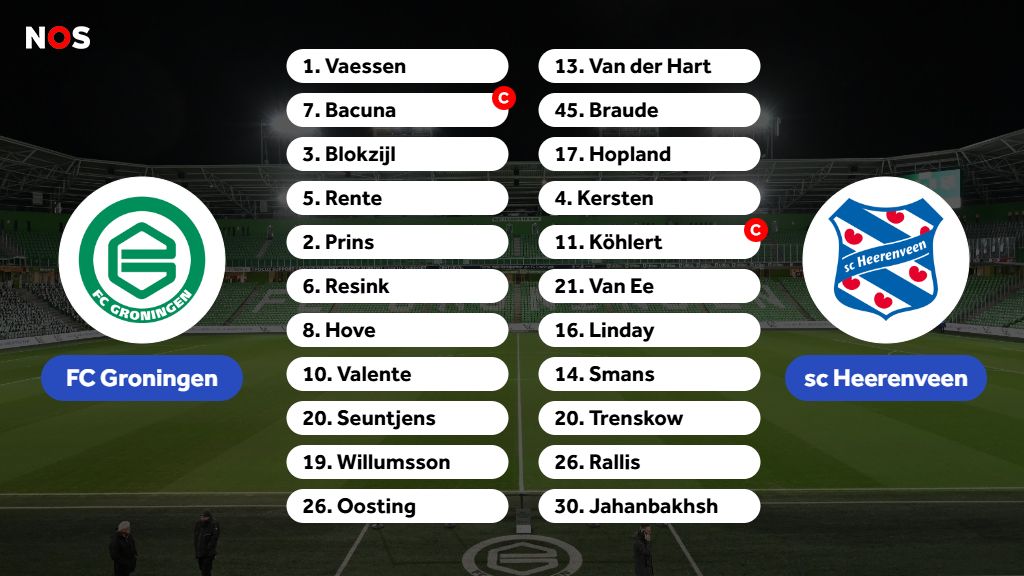The height and width of the screenshot is (576, 1024).
Task: Select goalkeeper Vaessen in the Groningen lineup
Action: pyautogui.click(x=397, y=66)
